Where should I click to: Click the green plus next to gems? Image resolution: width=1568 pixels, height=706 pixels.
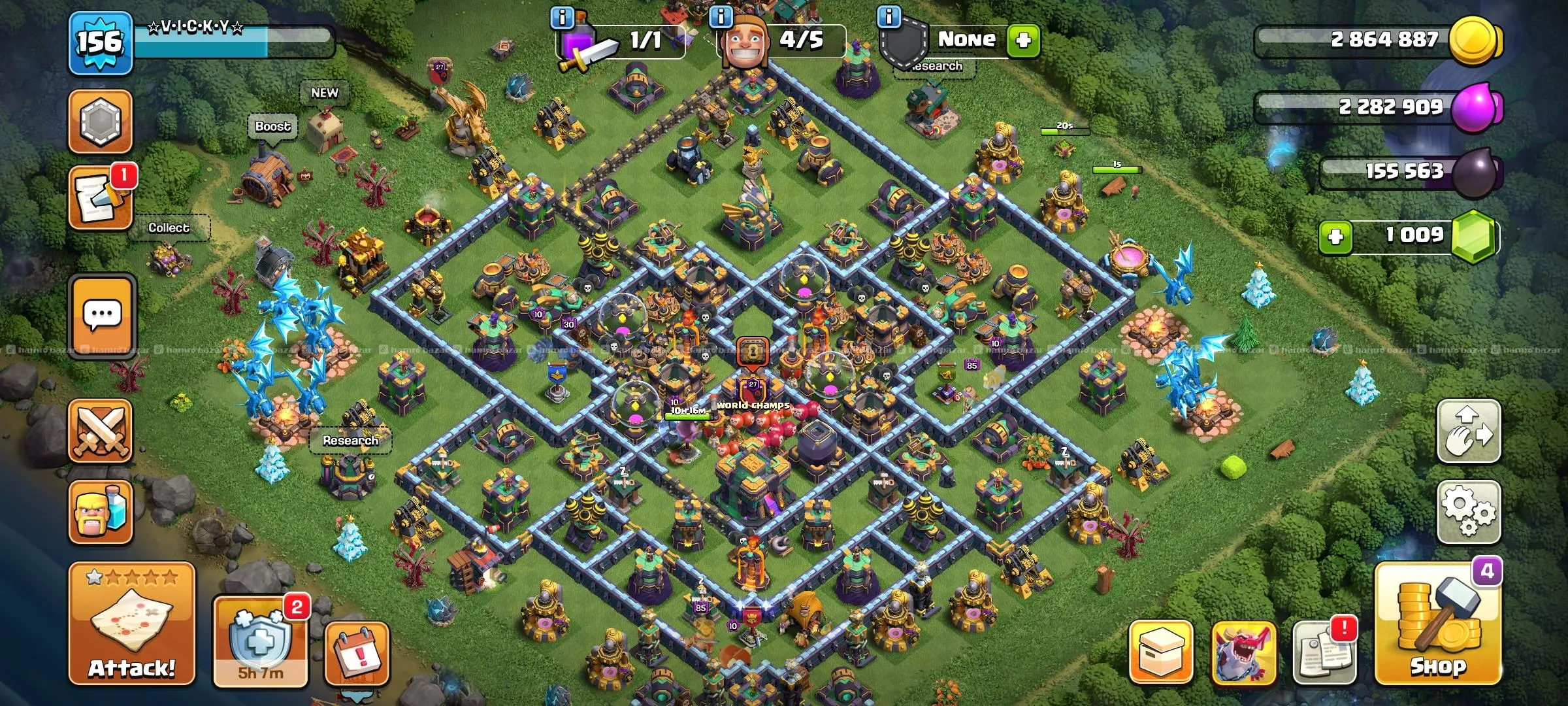[x=1335, y=236]
